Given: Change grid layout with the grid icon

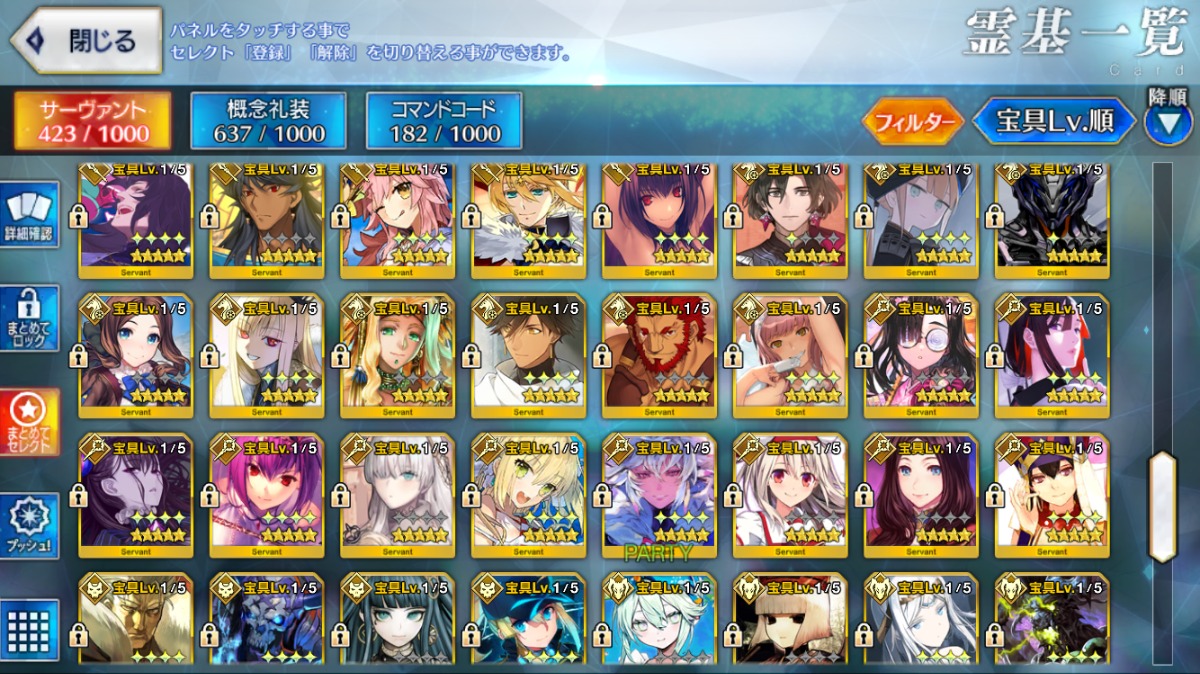Looking at the screenshot, I should (30, 630).
